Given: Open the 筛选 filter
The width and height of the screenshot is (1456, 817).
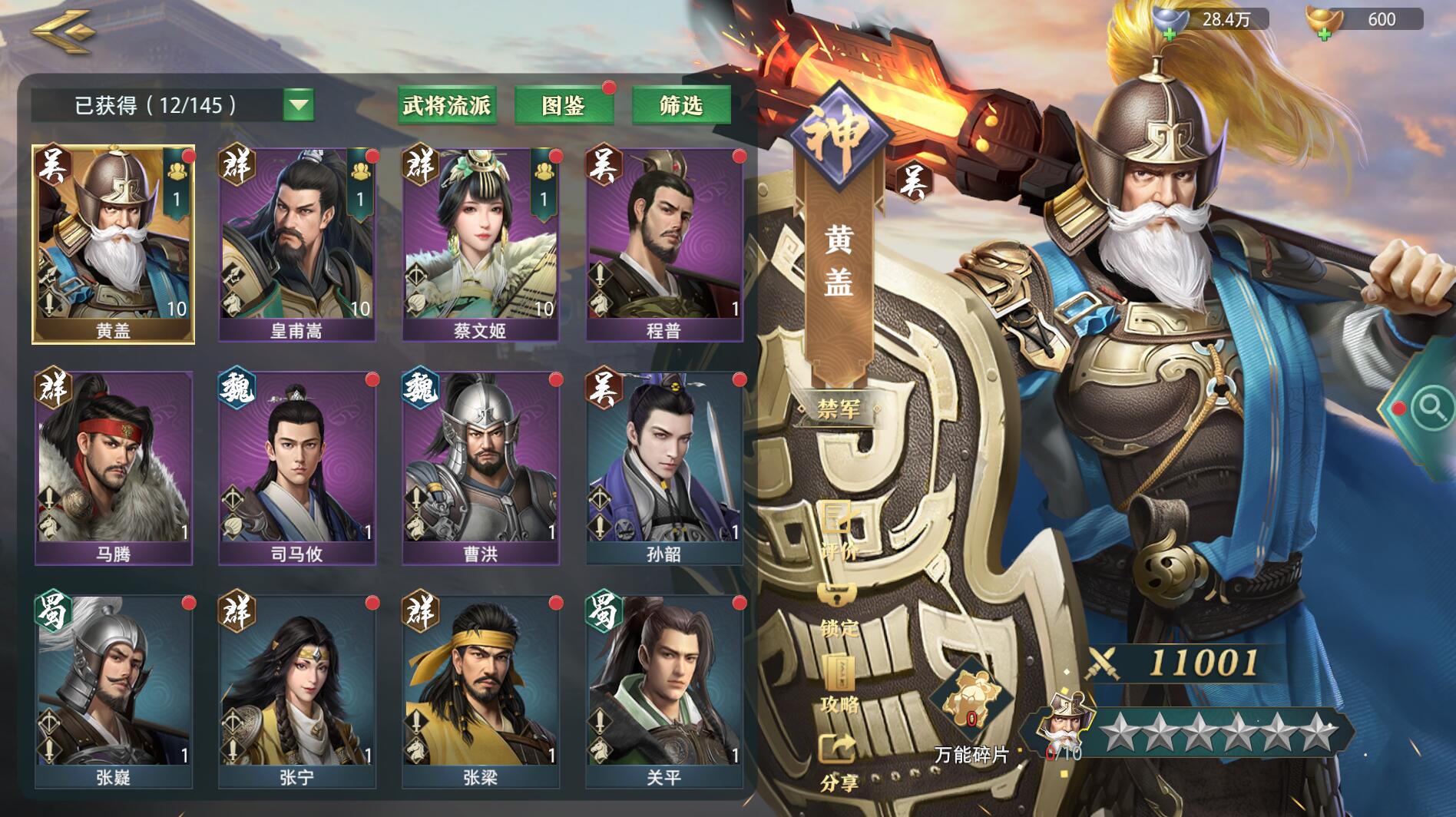Looking at the screenshot, I should [680, 105].
